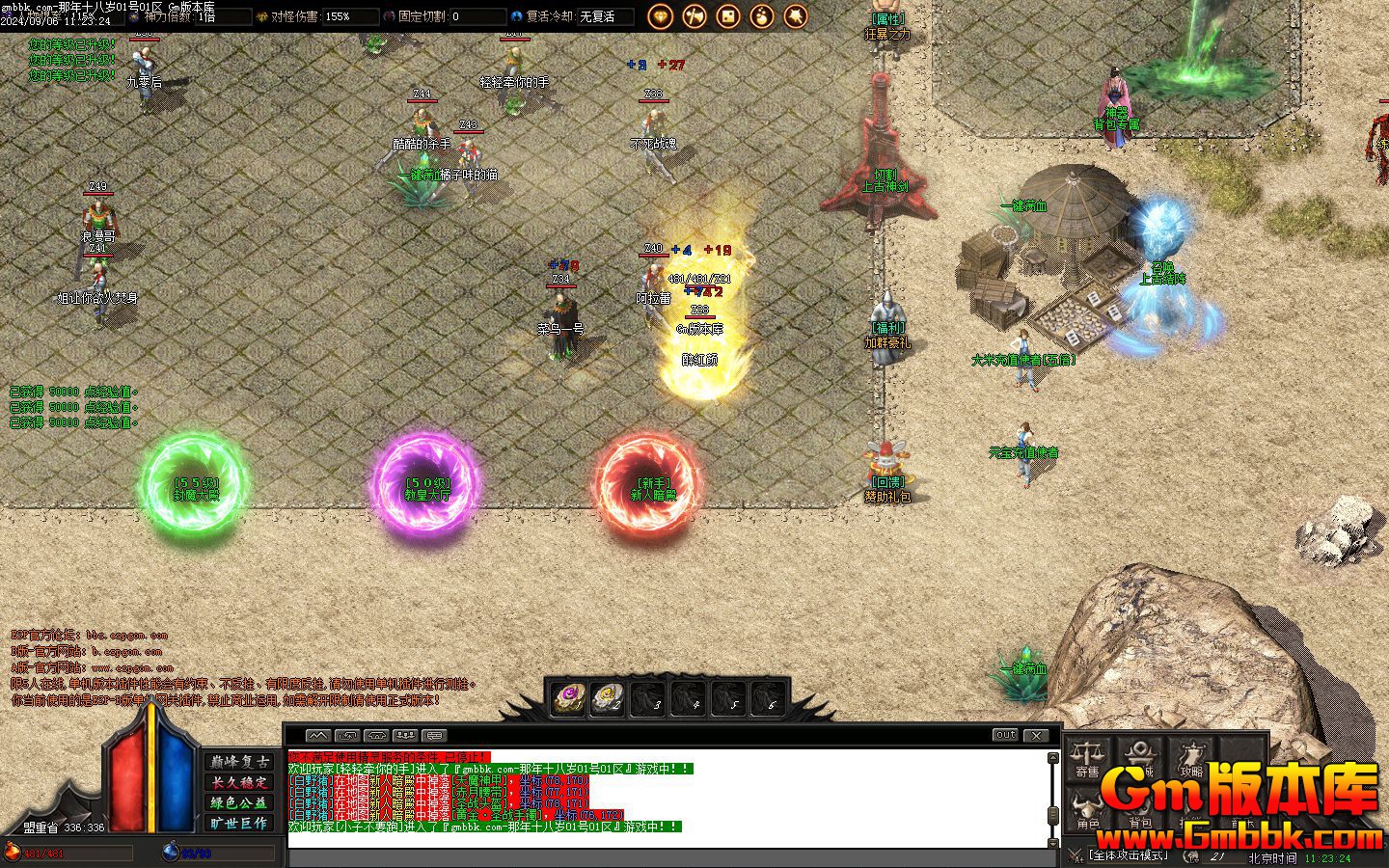Activate the magic wand icon

(795, 15)
